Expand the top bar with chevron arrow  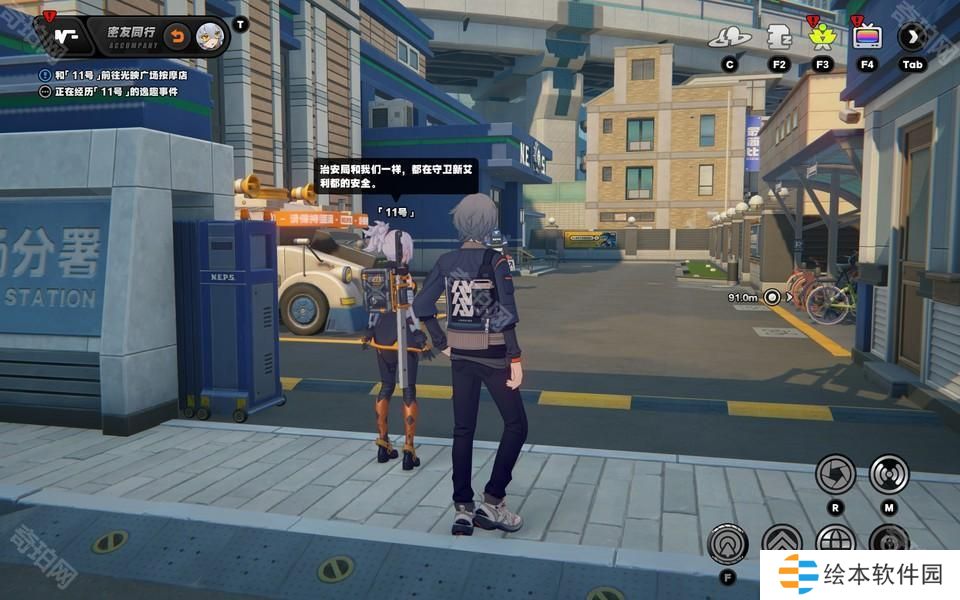click(912, 38)
